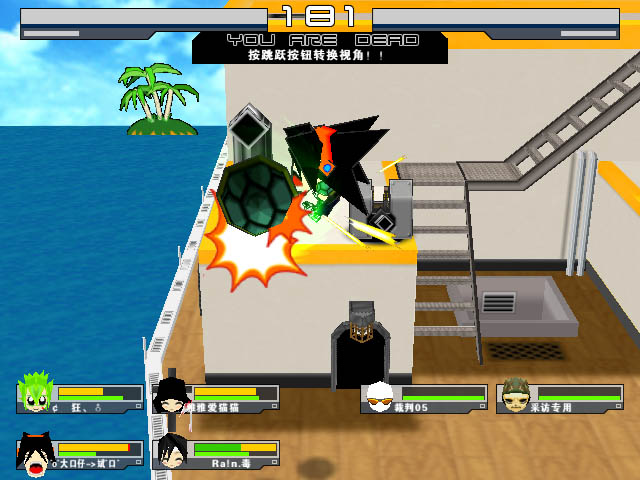Select the o`大口仔 open-mouthed player portrait
Viewport: 640px width, 480px height.
[35, 455]
